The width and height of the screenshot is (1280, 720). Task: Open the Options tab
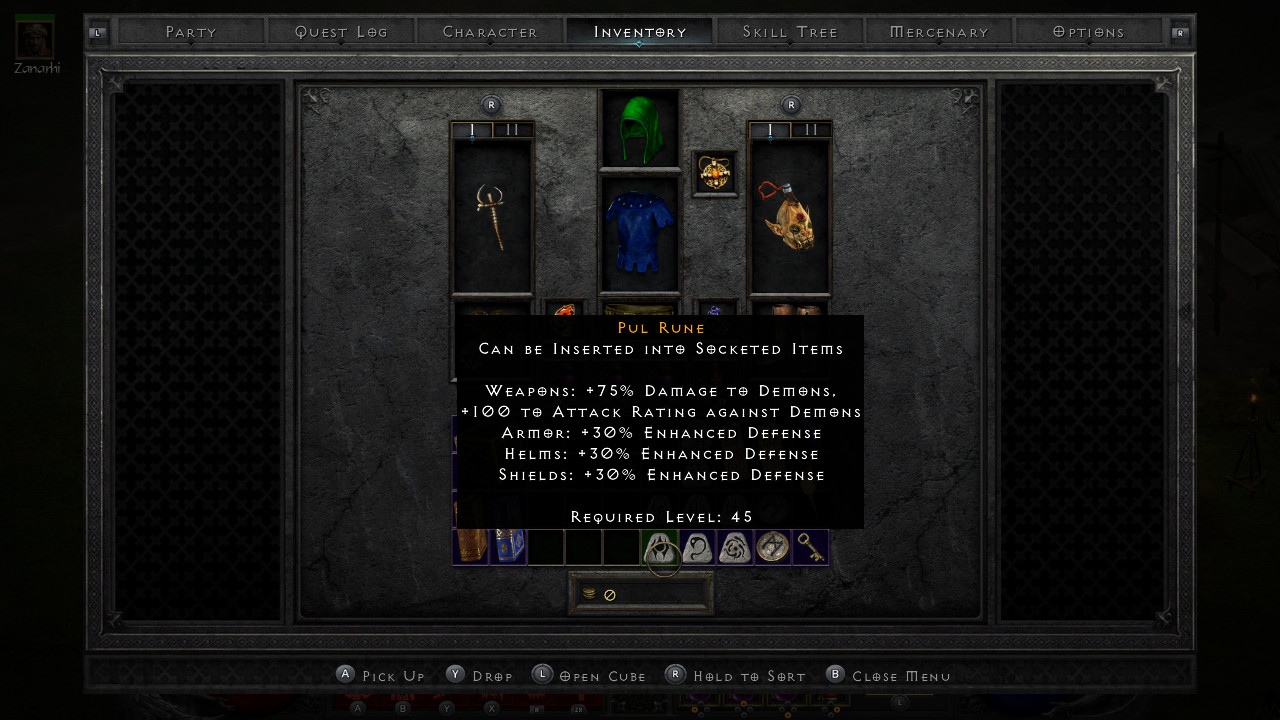tap(1089, 32)
